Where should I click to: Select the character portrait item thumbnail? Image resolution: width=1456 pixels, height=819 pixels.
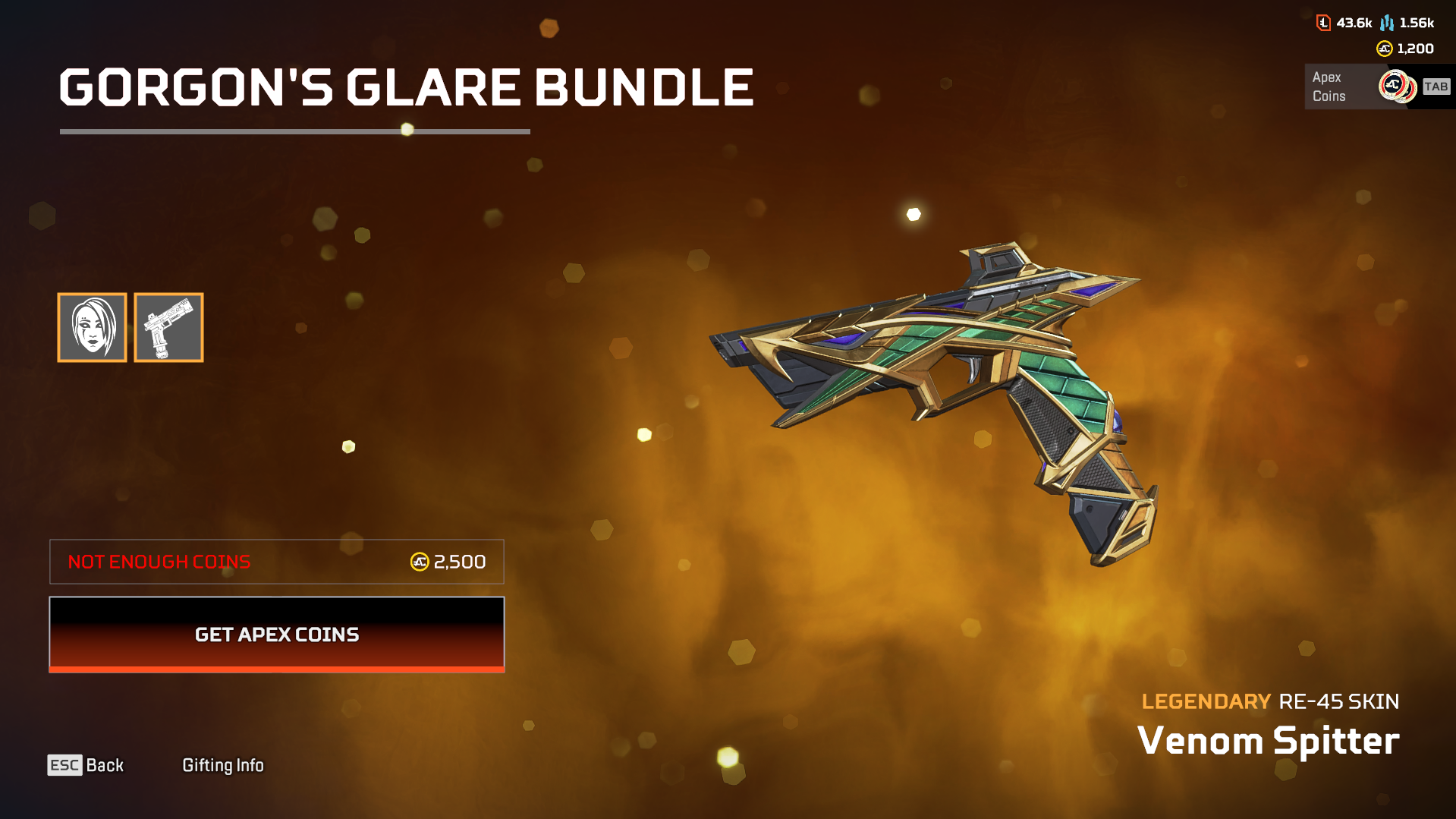click(x=92, y=326)
